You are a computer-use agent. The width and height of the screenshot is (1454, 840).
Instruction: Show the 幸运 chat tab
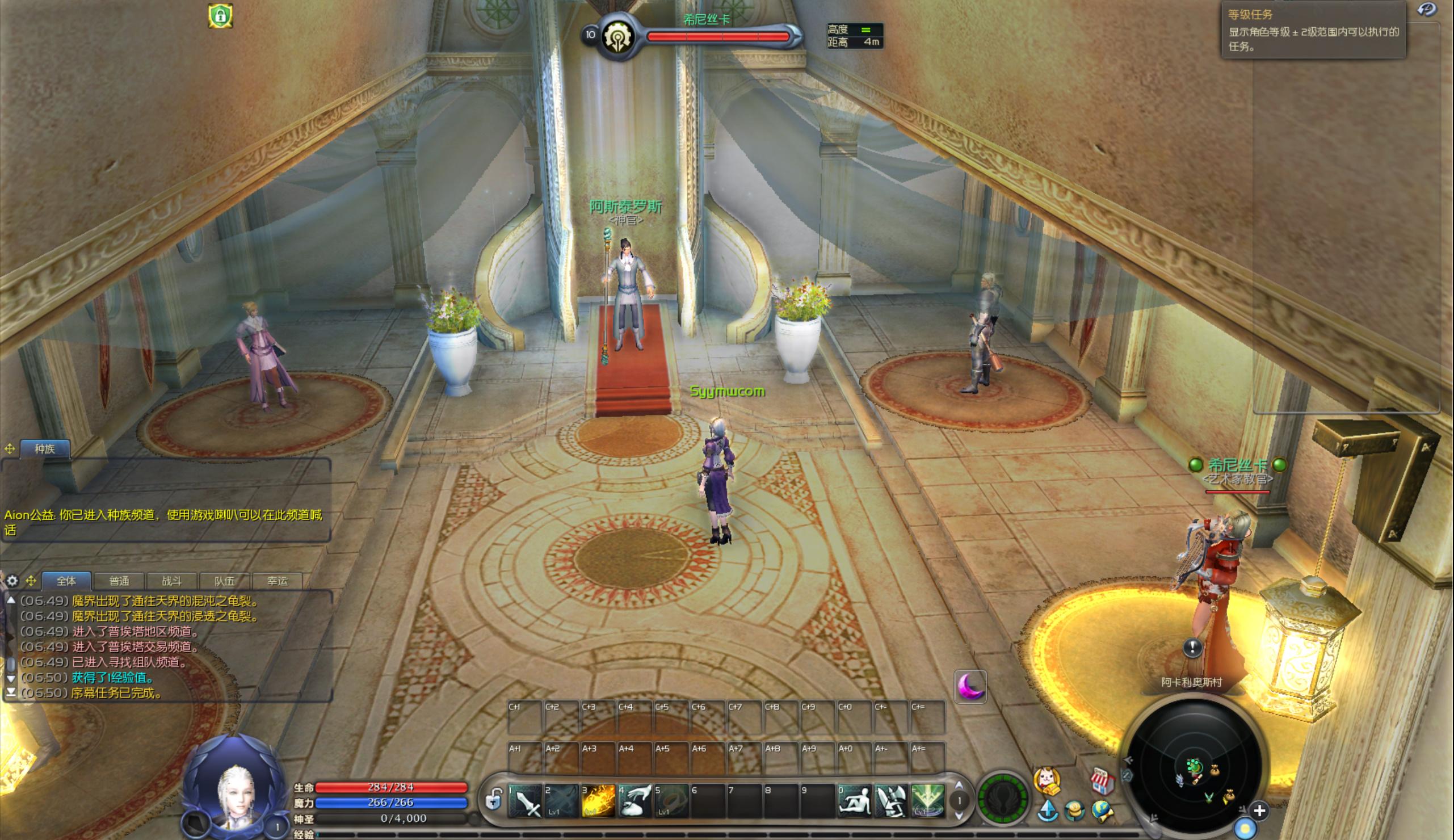(278, 581)
